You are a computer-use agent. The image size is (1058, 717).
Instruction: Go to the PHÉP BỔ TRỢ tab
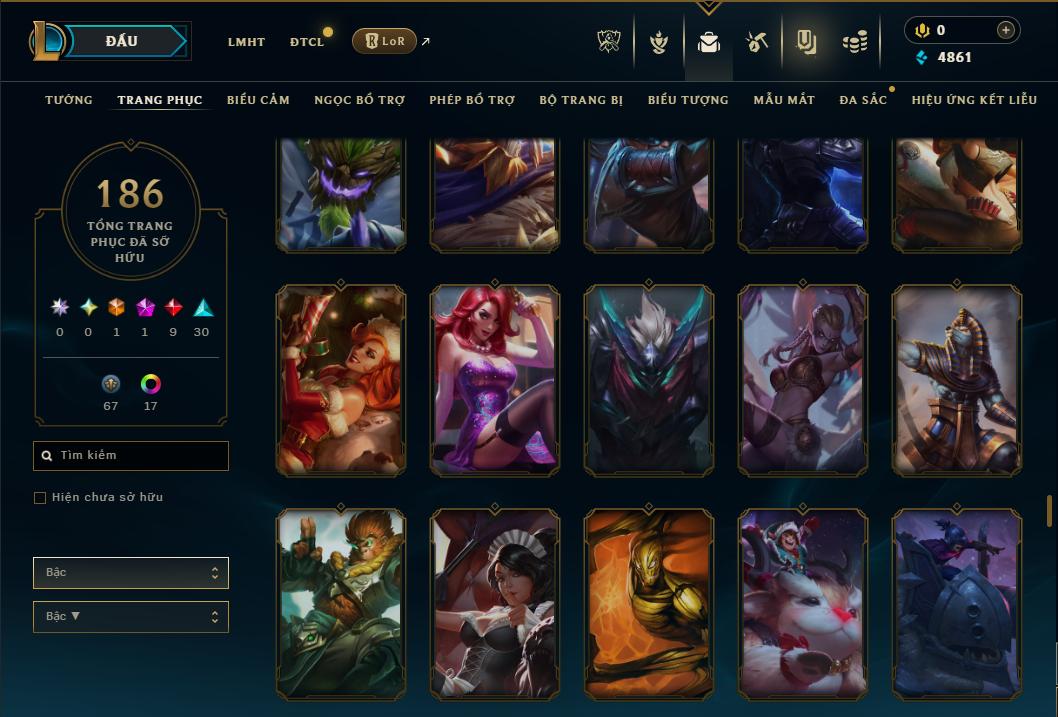point(472,100)
